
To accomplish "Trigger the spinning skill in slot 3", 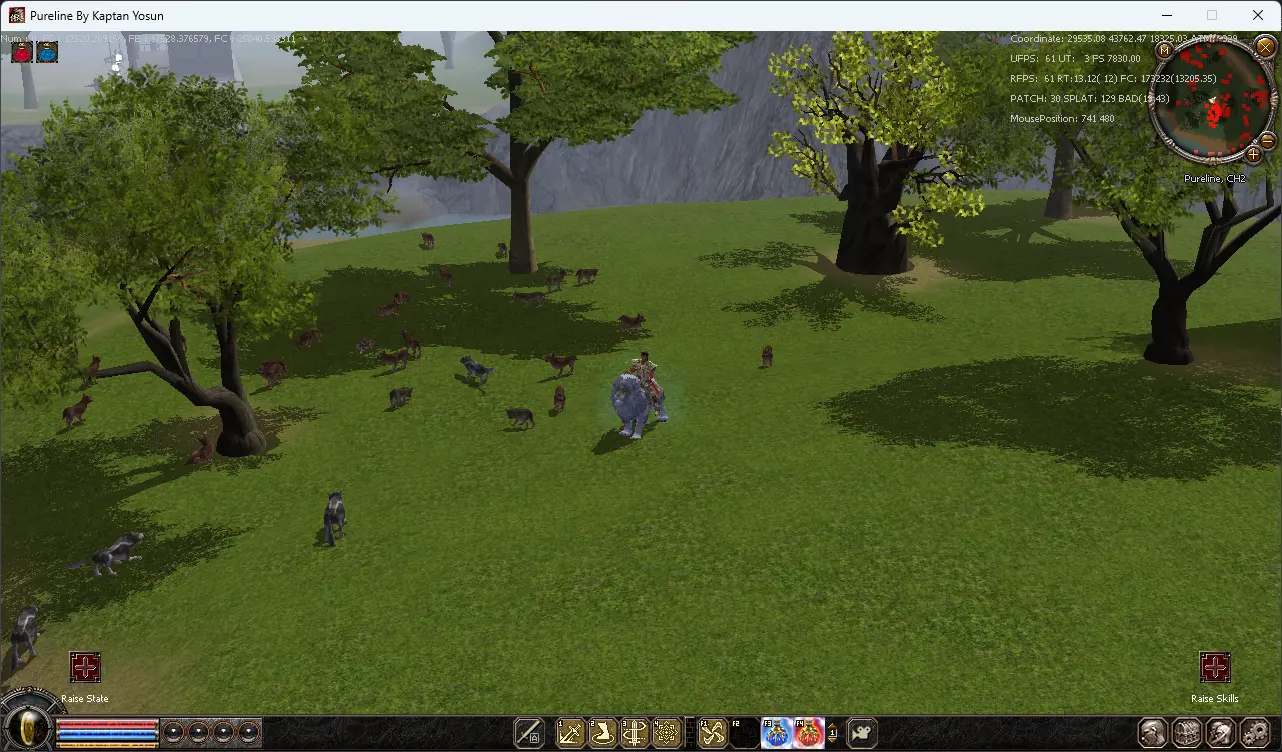I will tap(635, 733).
